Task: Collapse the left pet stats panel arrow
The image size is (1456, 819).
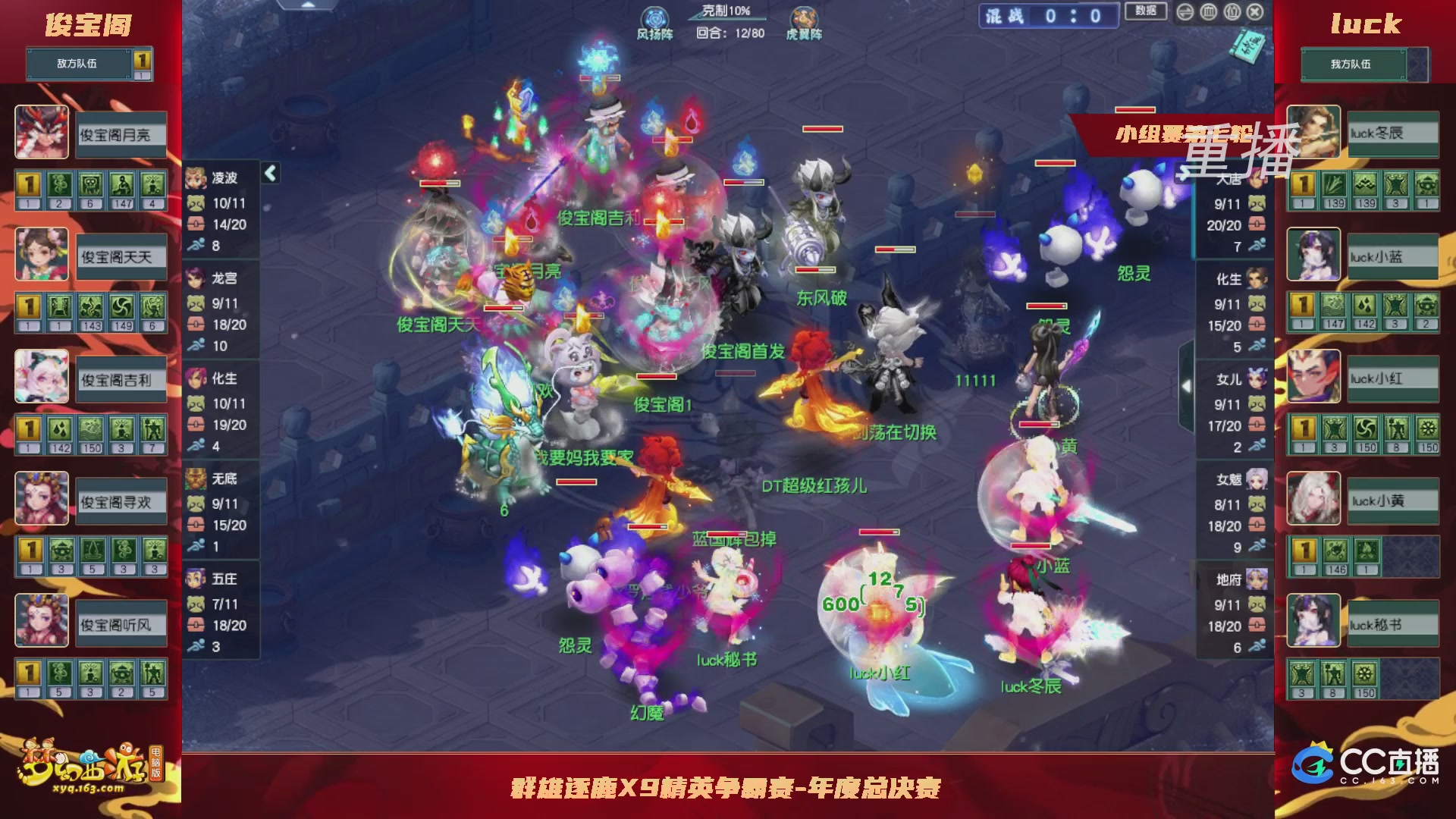Action: (x=269, y=173)
